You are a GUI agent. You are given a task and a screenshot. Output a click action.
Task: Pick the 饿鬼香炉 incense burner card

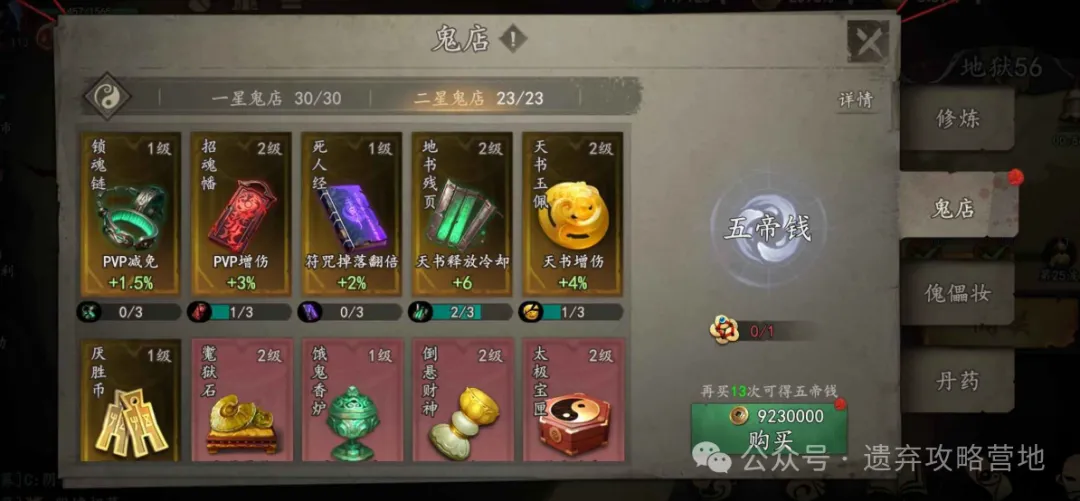point(352,400)
